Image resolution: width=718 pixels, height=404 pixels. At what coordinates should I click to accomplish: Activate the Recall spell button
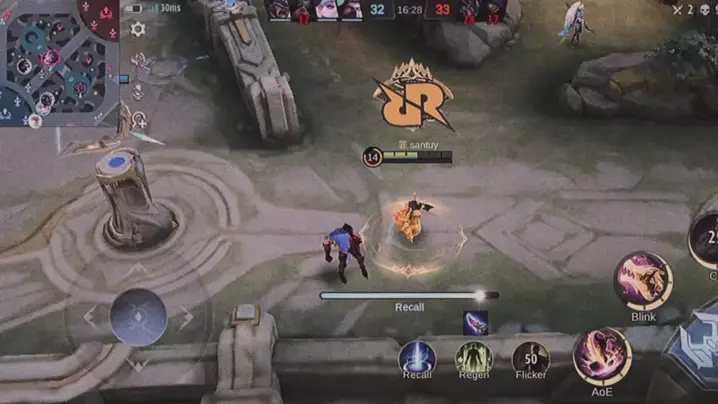tap(417, 357)
